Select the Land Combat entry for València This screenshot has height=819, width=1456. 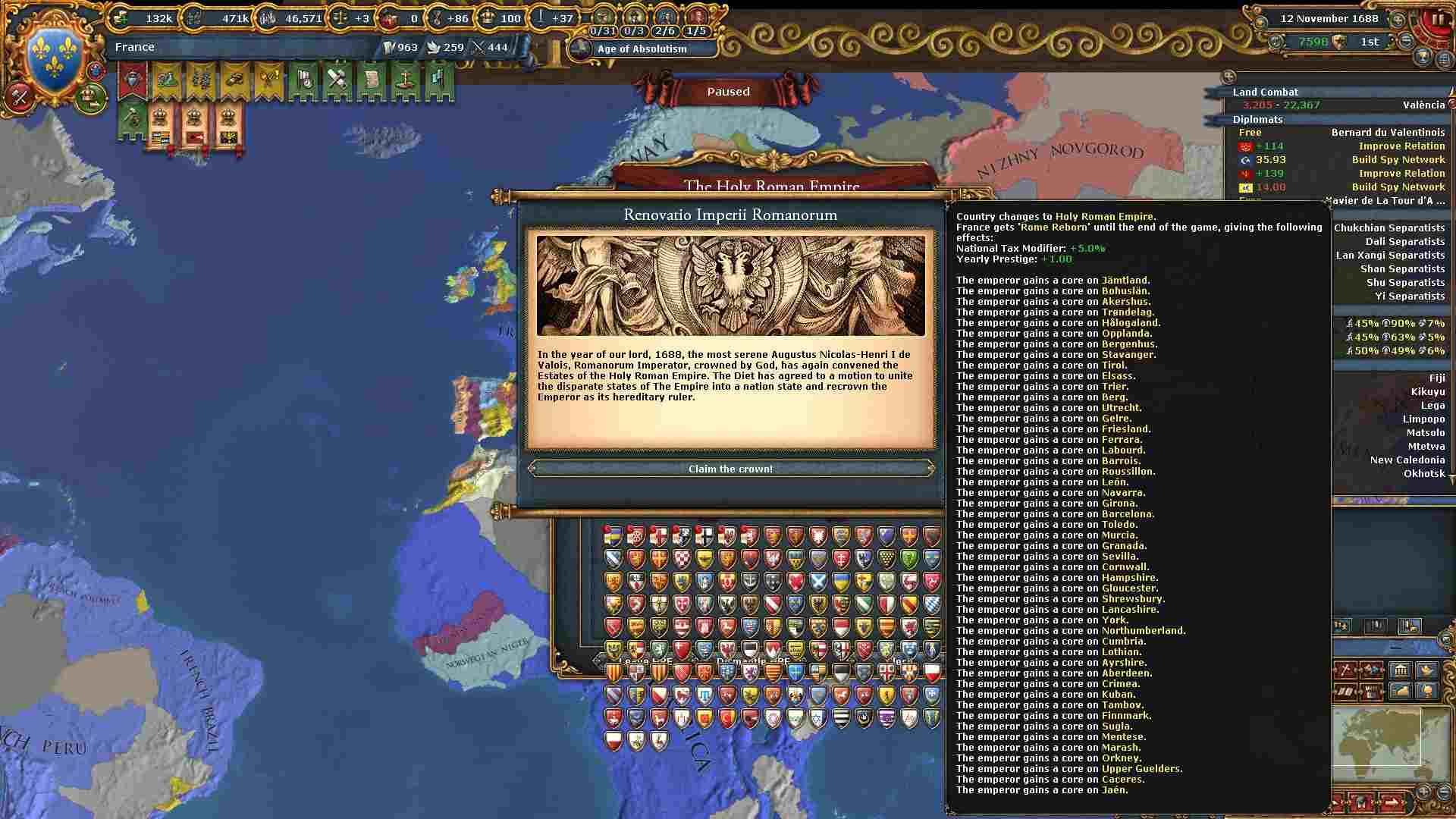click(1339, 105)
